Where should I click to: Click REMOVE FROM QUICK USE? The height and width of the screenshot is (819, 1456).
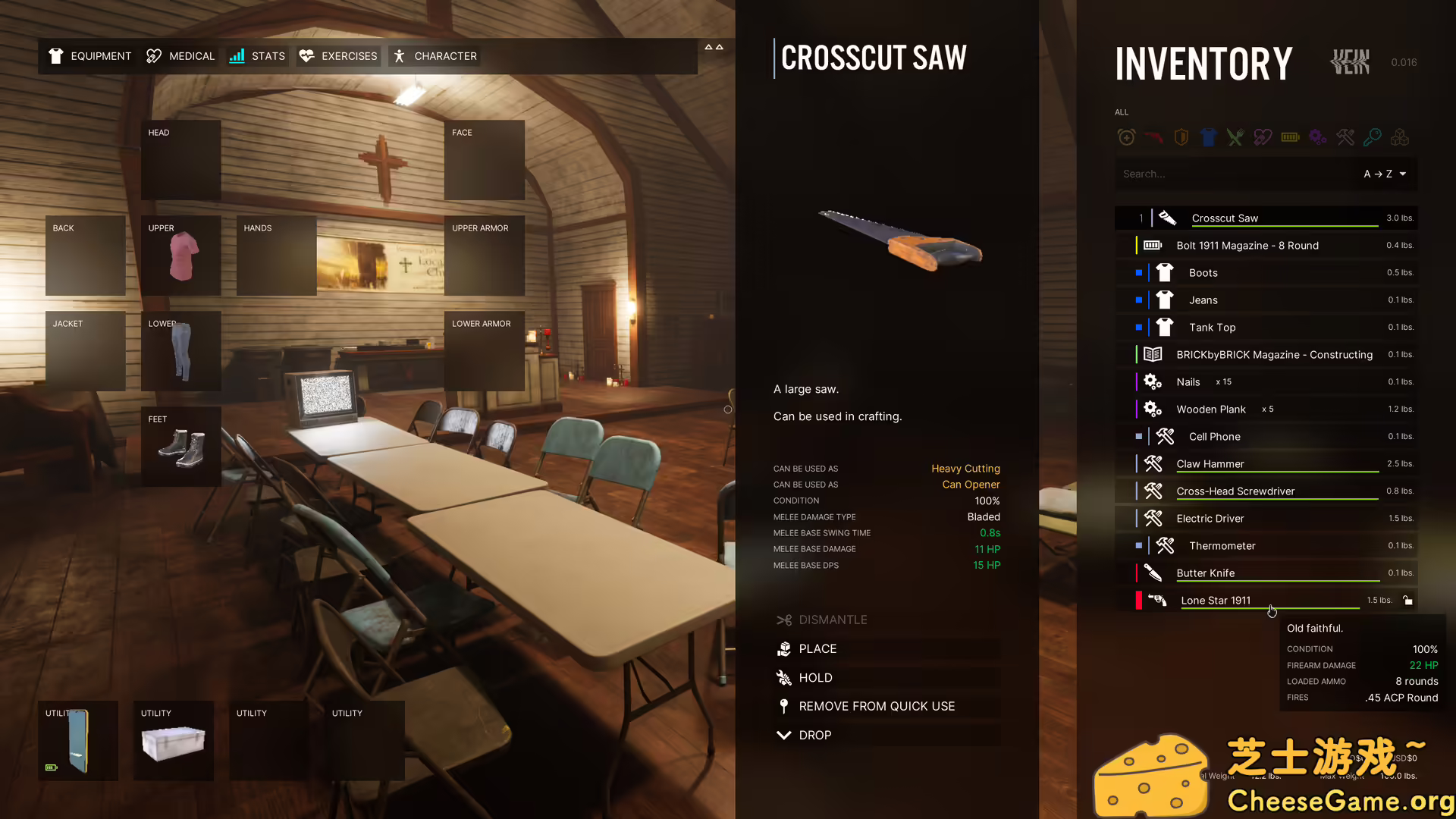point(877,706)
